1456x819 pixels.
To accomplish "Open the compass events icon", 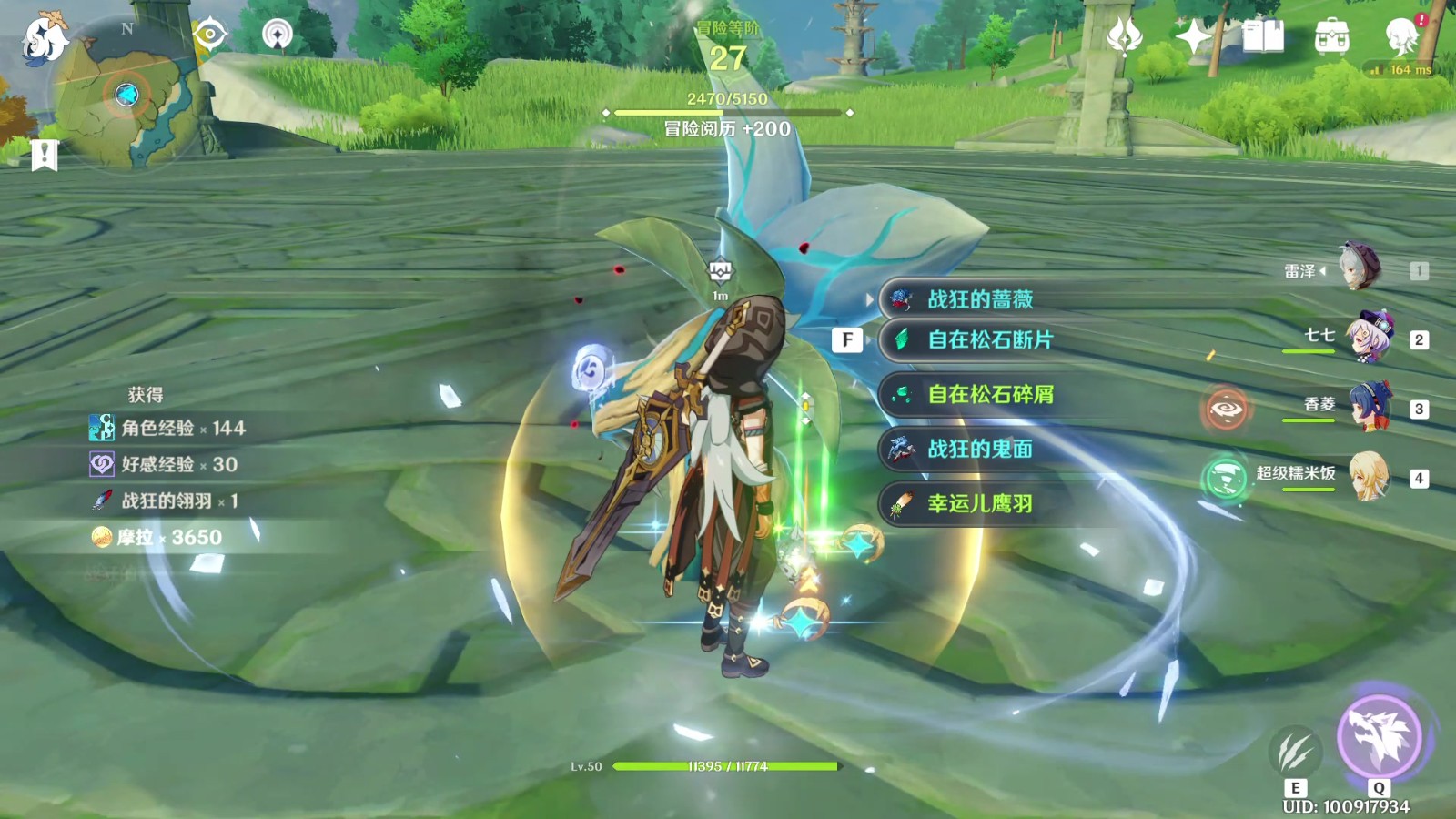I will (x=278, y=35).
